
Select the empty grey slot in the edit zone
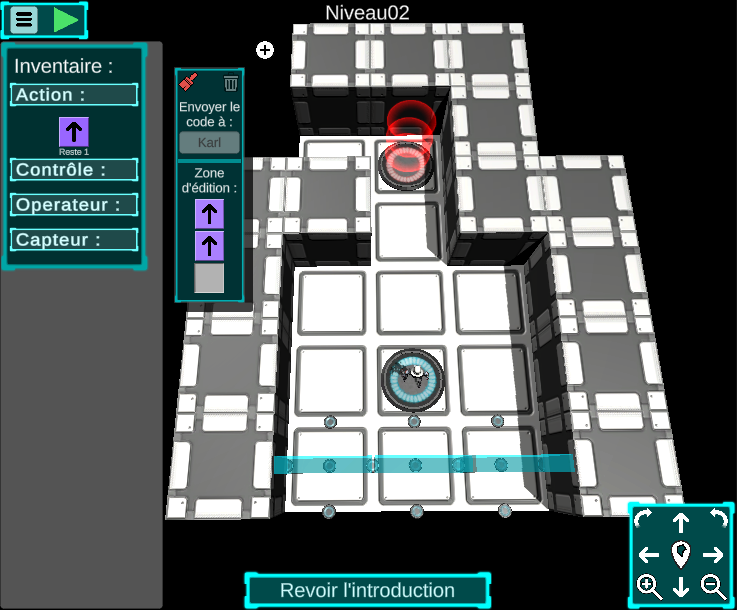click(209, 278)
